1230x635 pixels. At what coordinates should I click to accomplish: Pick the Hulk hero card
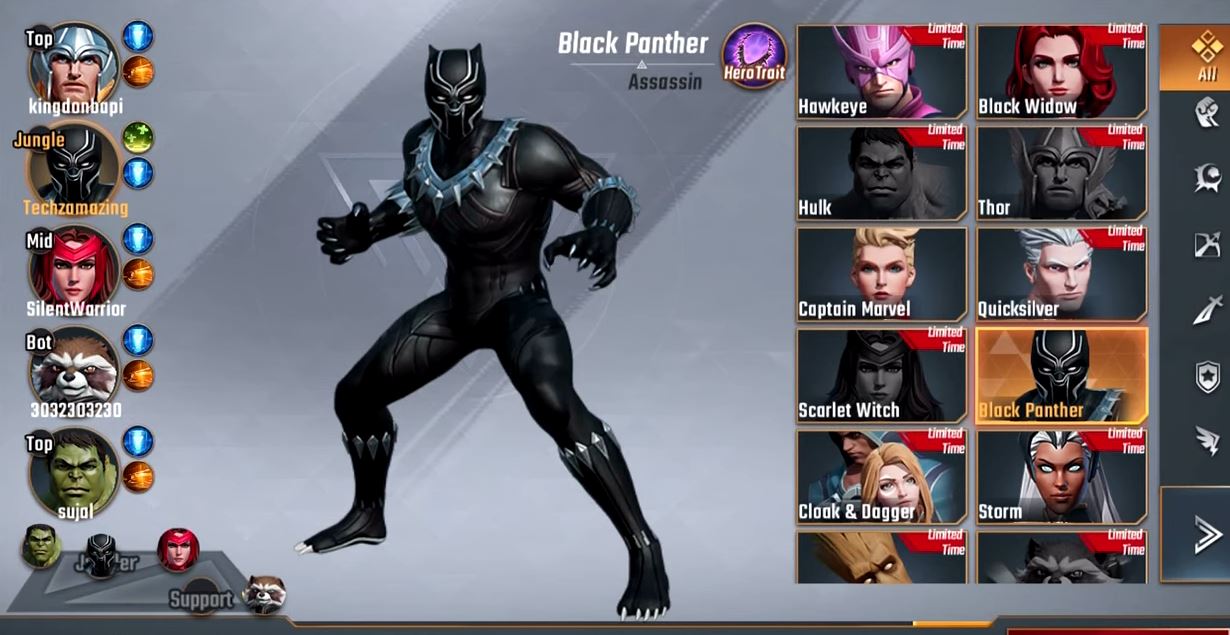[881, 174]
